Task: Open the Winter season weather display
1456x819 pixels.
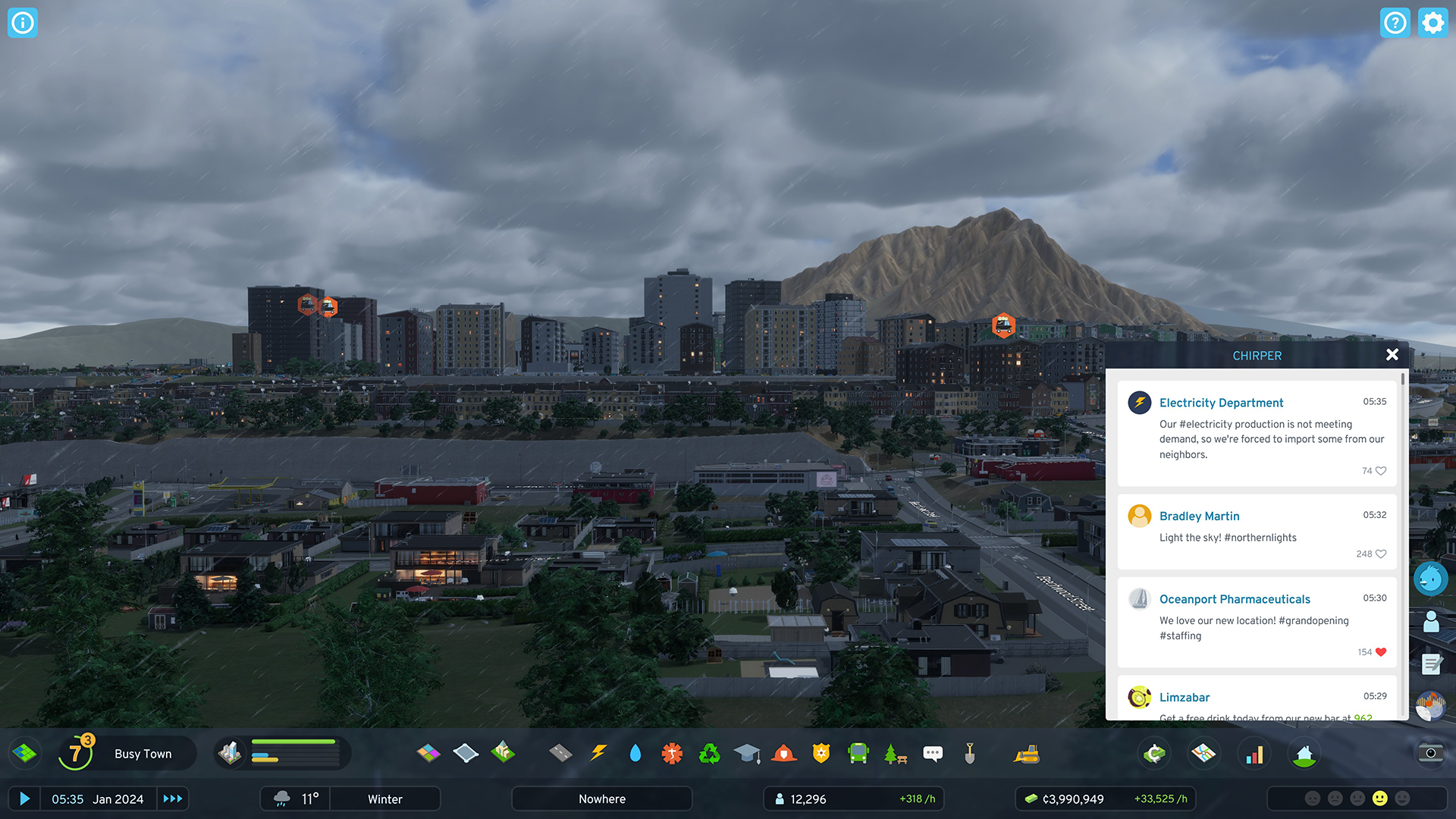Action: pyautogui.click(x=384, y=799)
